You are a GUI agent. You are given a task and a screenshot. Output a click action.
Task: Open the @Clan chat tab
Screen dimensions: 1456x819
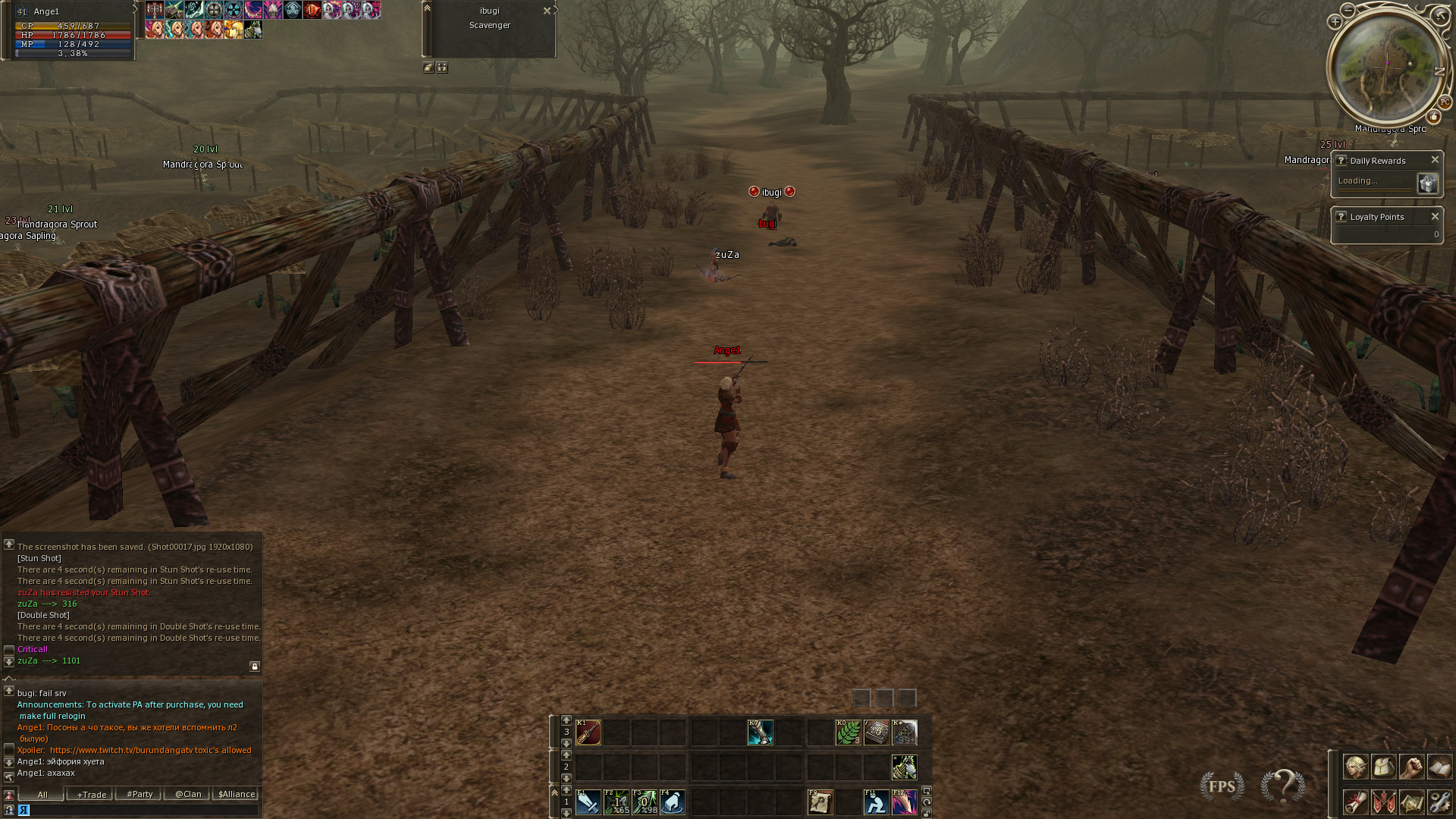pyautogui.click(x=188, y=795)
